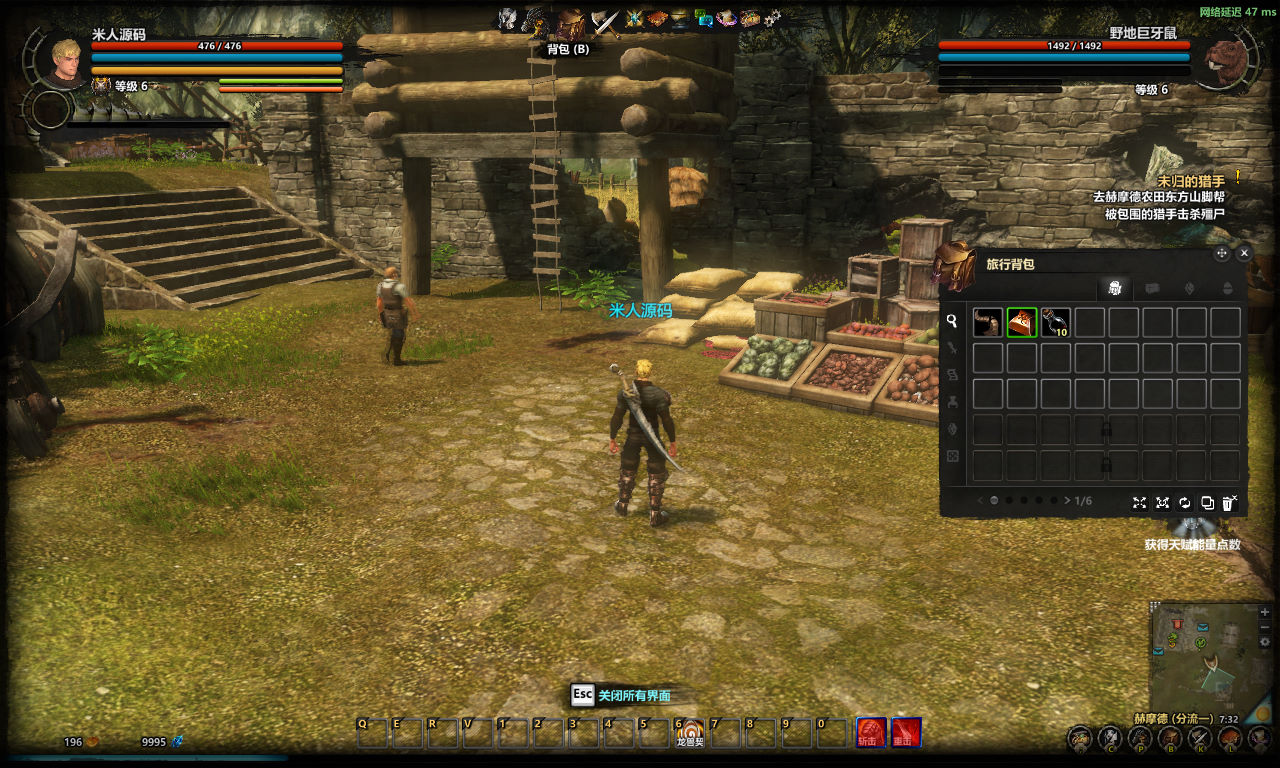Click the trash can delete button
The height and width of the screenshot is (768, 1280).
coord(1229,502)
